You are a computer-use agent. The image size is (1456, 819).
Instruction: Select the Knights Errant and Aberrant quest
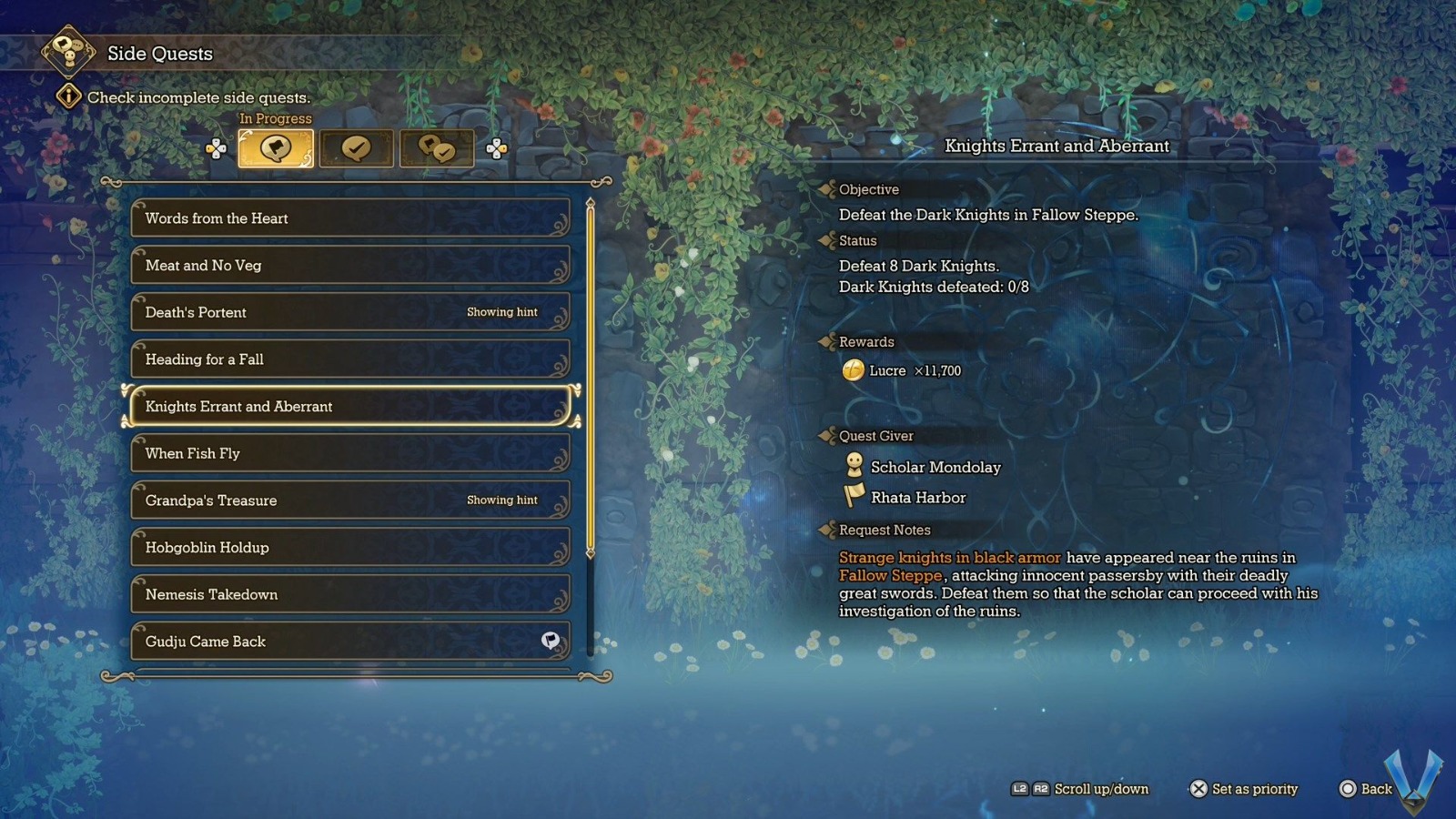350,407
